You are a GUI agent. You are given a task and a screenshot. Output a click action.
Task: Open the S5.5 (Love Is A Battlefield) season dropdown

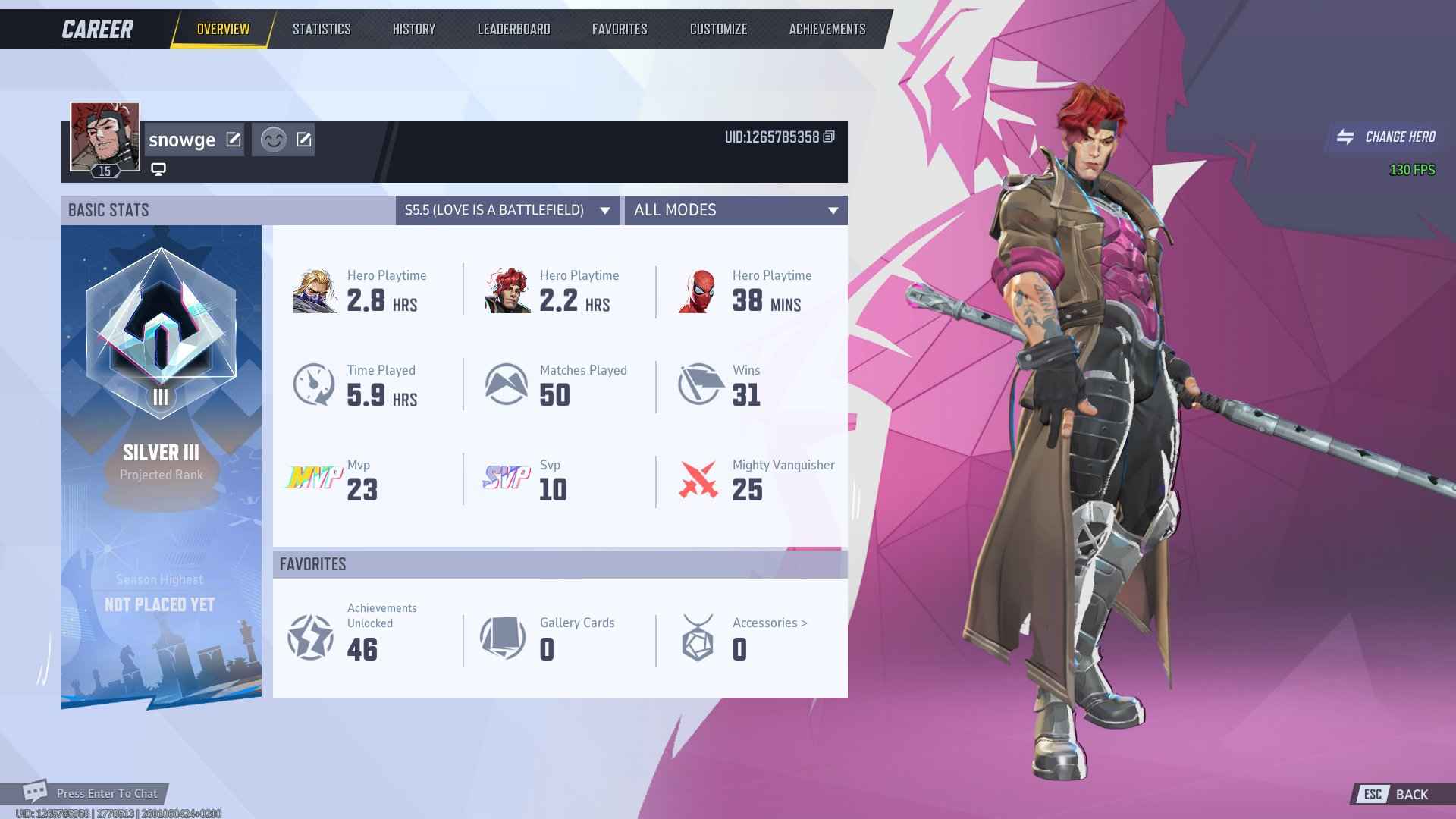click(507, 211)
